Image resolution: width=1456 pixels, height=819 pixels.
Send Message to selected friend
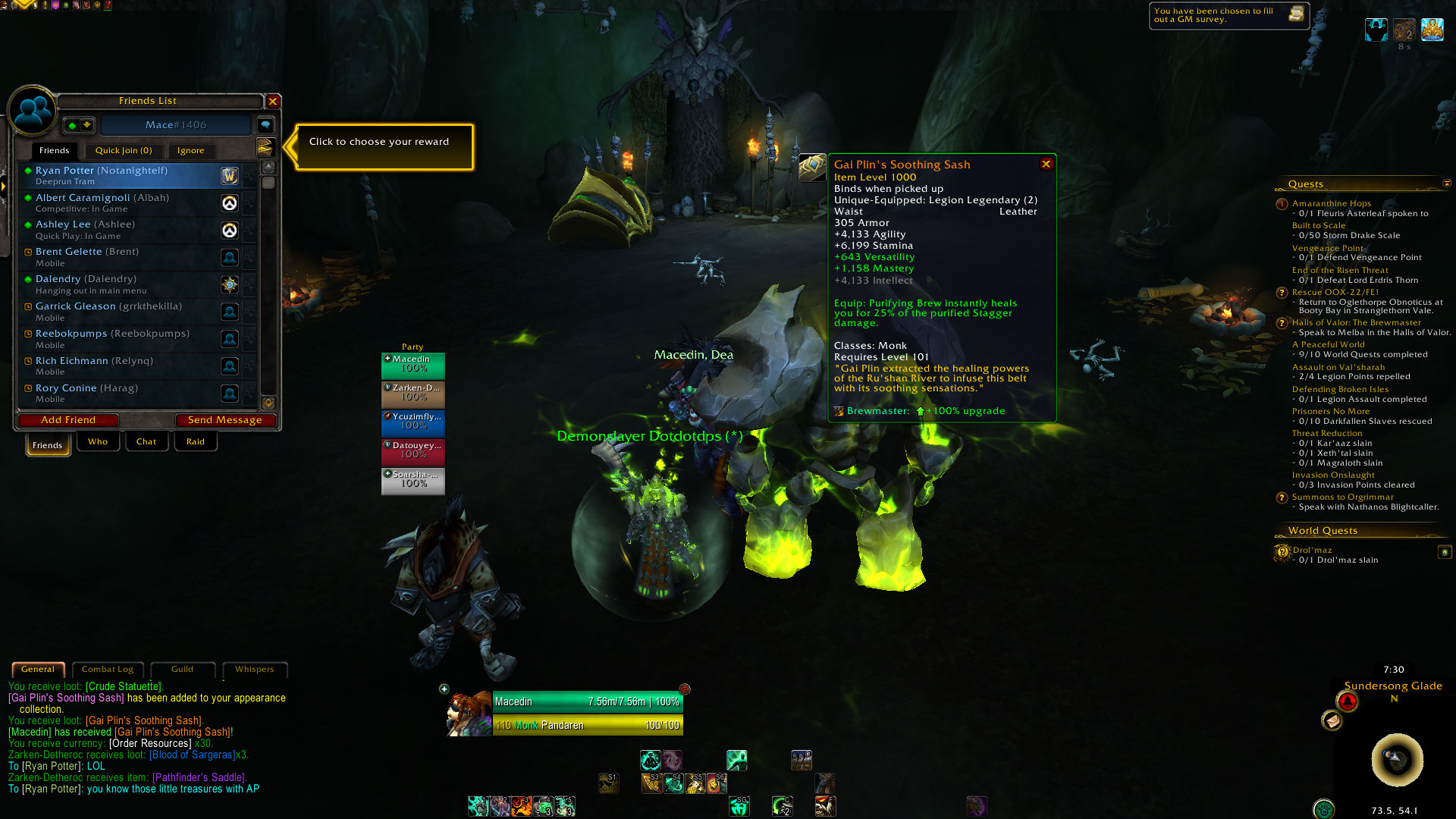tap(224, 420)
